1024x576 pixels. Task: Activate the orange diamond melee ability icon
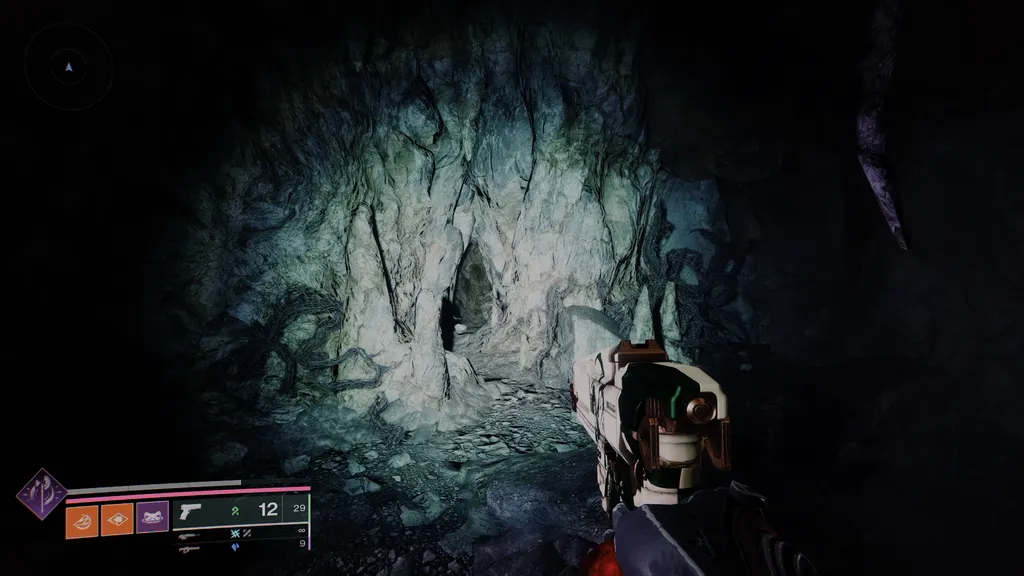coord(117,520)
